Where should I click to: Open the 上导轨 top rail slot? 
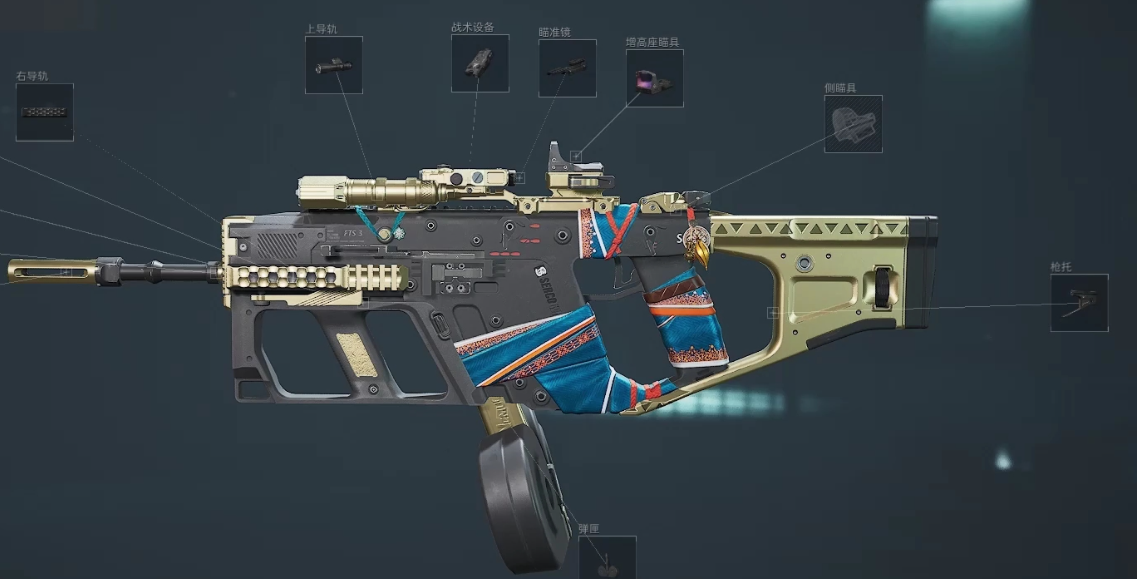coord(334,65)
